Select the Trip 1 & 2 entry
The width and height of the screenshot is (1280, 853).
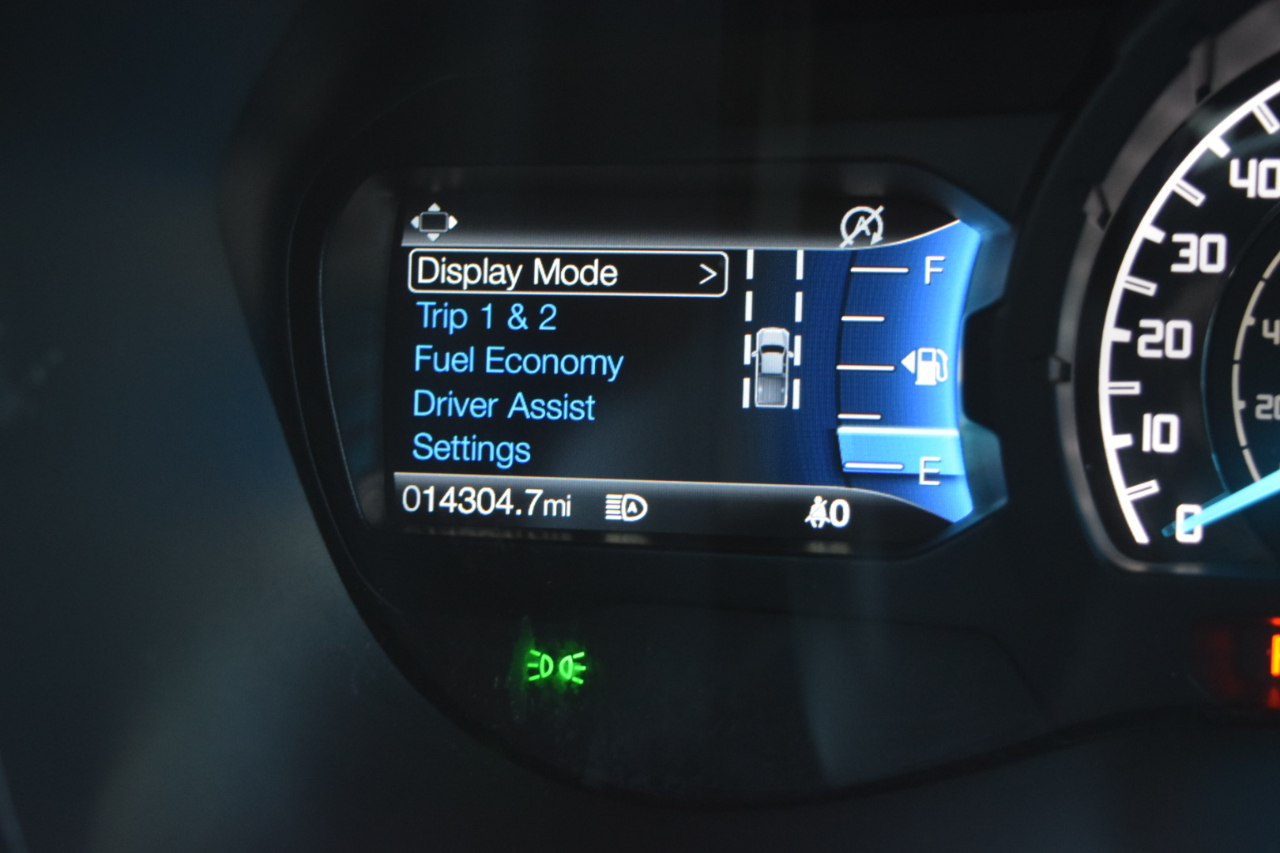tap(486, 318)
